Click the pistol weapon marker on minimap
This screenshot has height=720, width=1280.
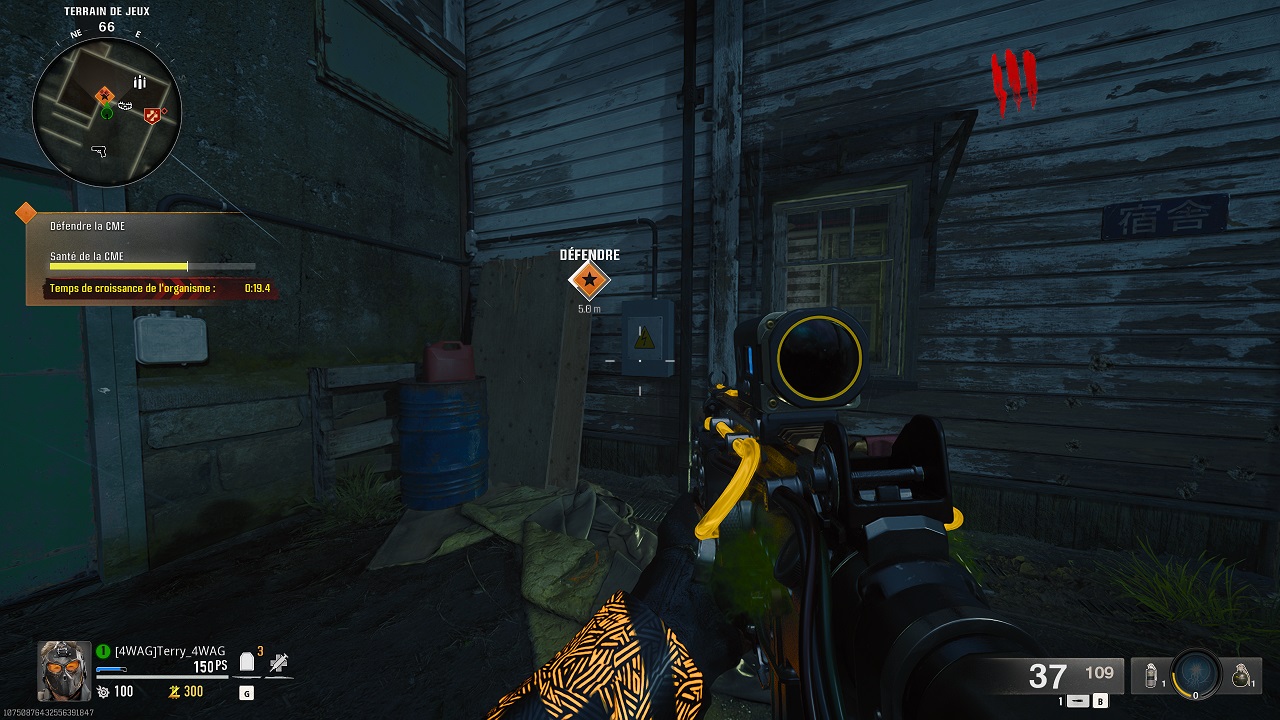tap(98, 150)
